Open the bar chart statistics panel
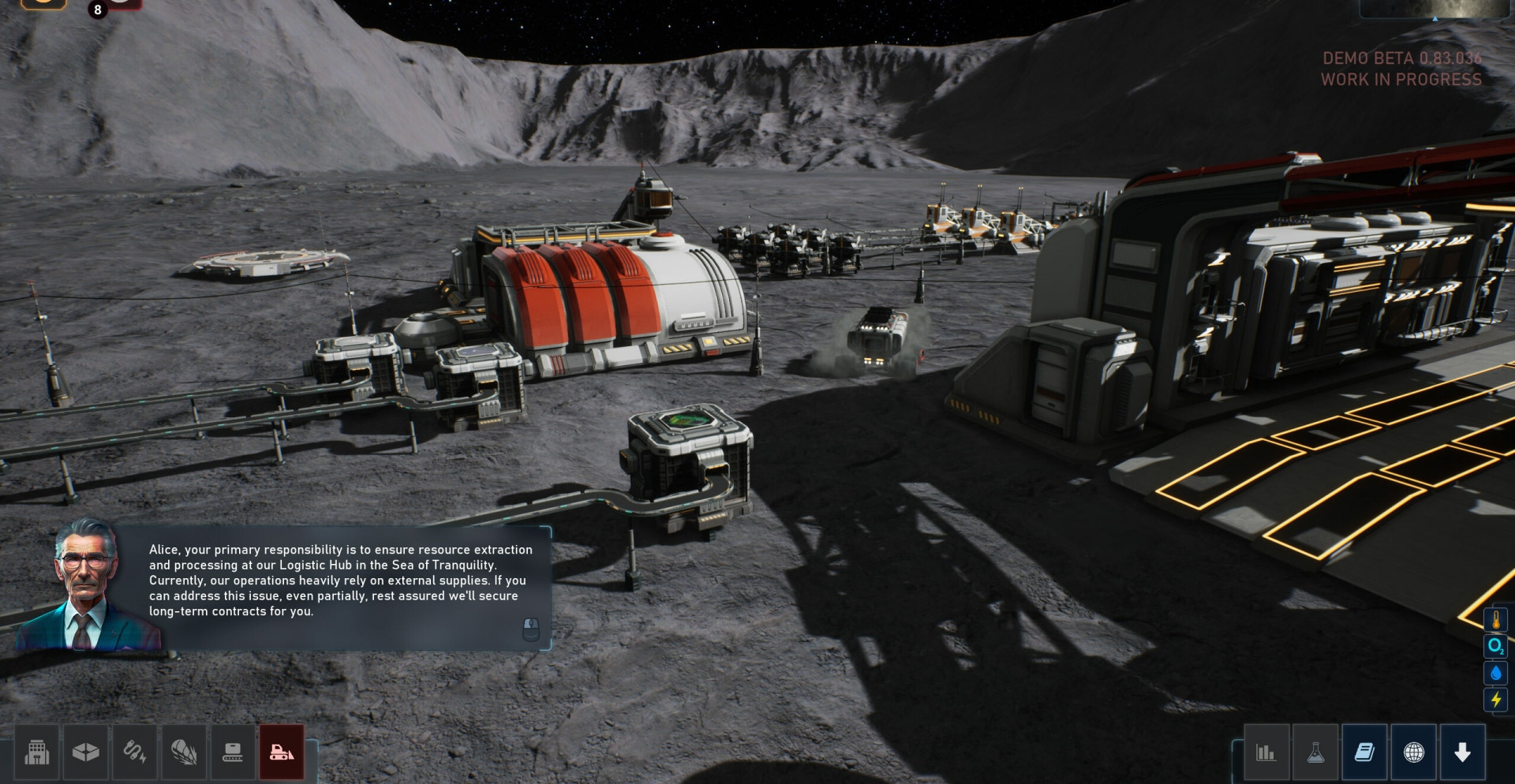Screen dimensions: 1515x784 pyautogui.click(x=1266, y=752)
